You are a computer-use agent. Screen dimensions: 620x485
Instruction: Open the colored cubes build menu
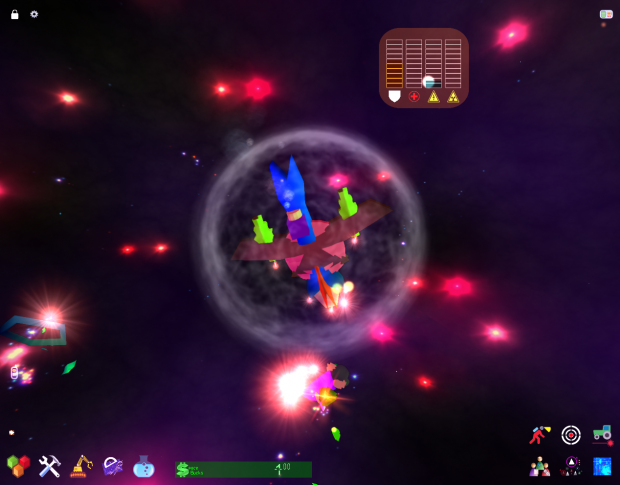[x=18, y=466]
